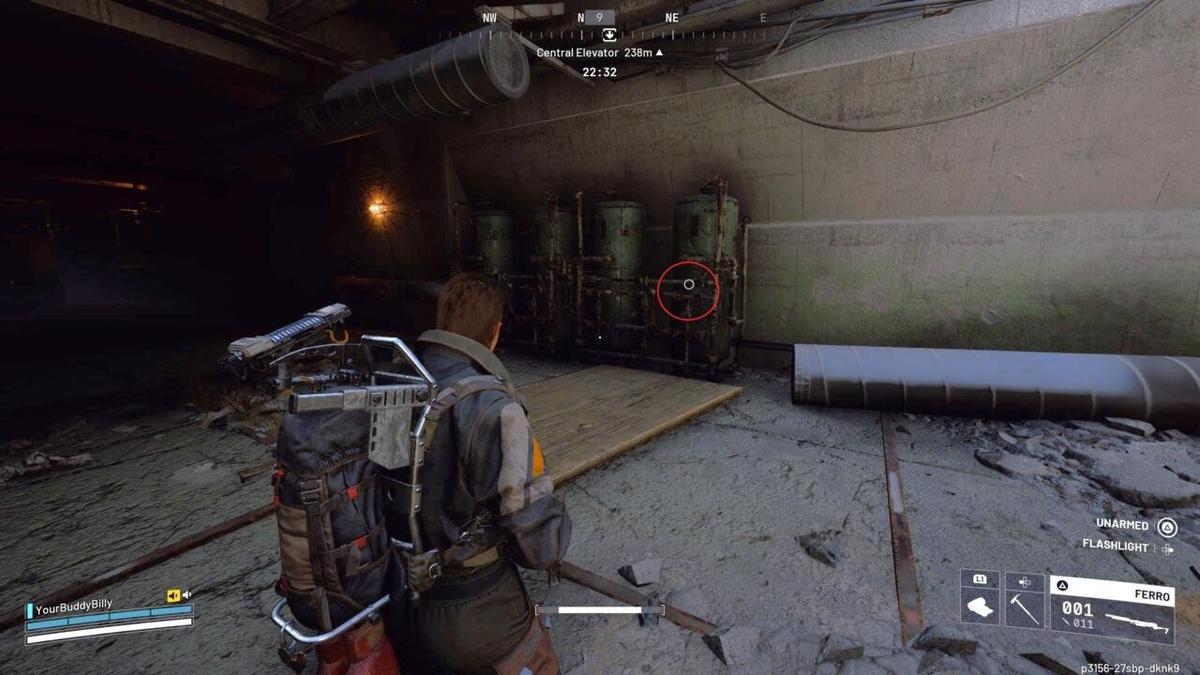Choose the pickaxe tool slot

(1024, 608)
